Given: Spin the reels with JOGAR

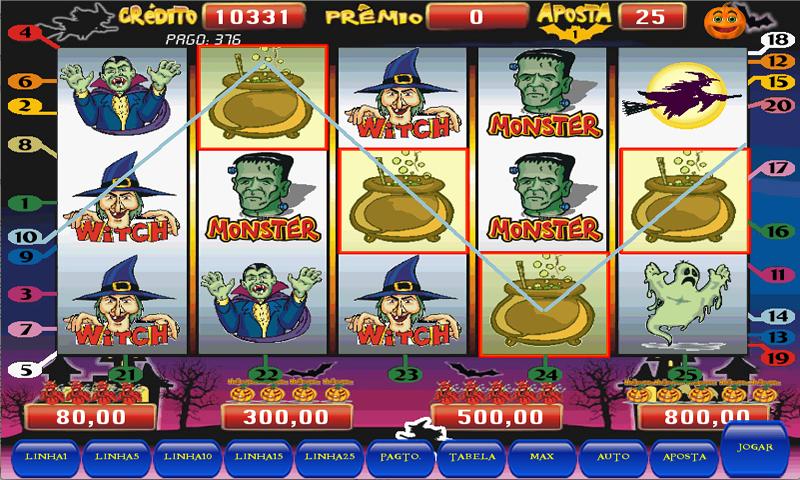Looking at the screenshot, I should coord(757,450).
